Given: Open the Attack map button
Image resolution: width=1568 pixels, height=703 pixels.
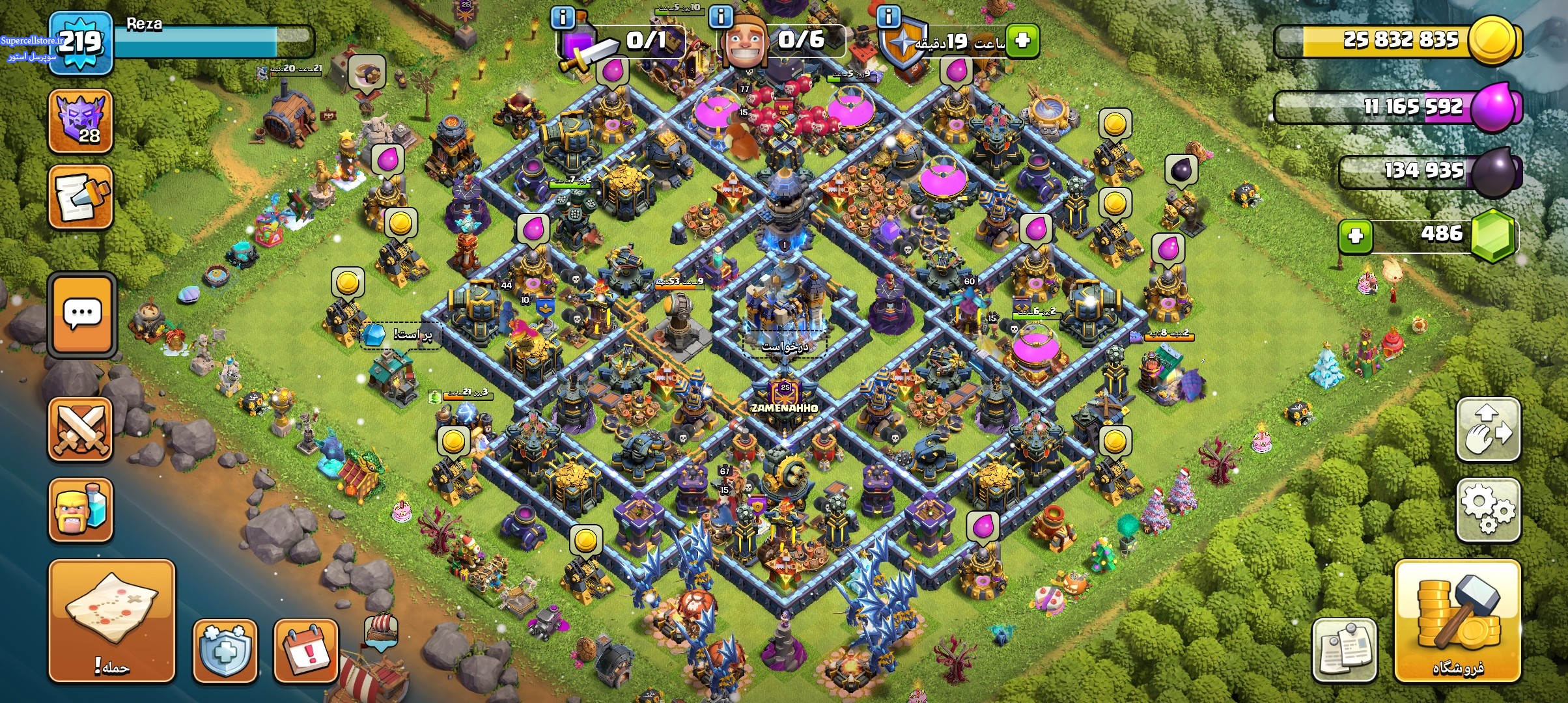Looking at the screenshot, I should click(111, 620).
